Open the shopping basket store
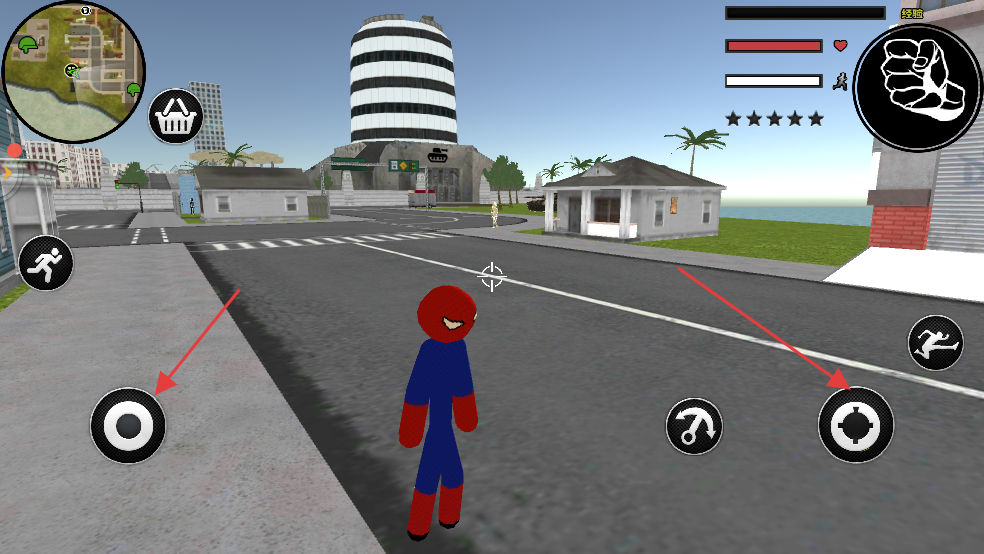Image resolution: width=984 pixels, height=554 pixels. [176, 118]
